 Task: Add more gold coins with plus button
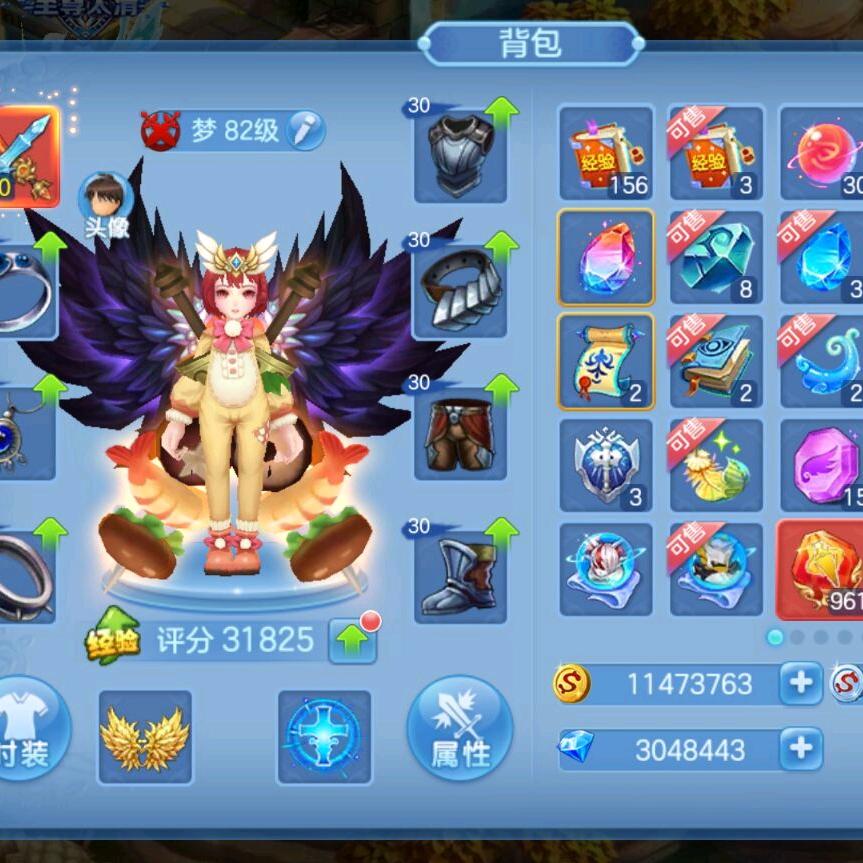pyautogui.click(x=800, y=683)
